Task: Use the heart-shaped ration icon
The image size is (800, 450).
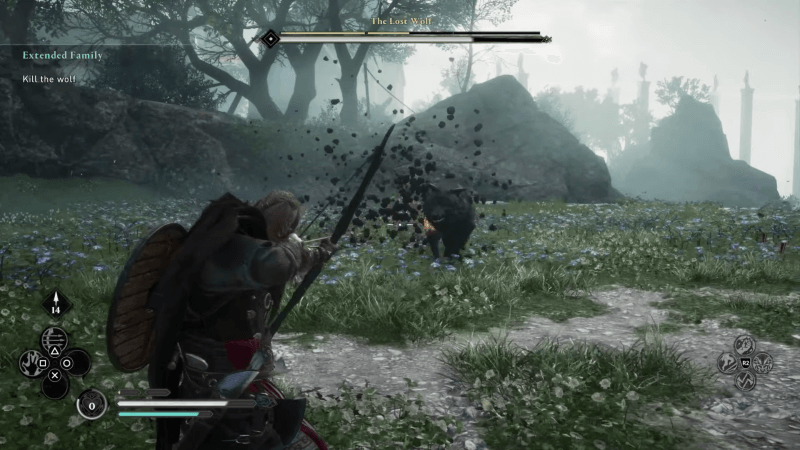Action: point(91,404)
